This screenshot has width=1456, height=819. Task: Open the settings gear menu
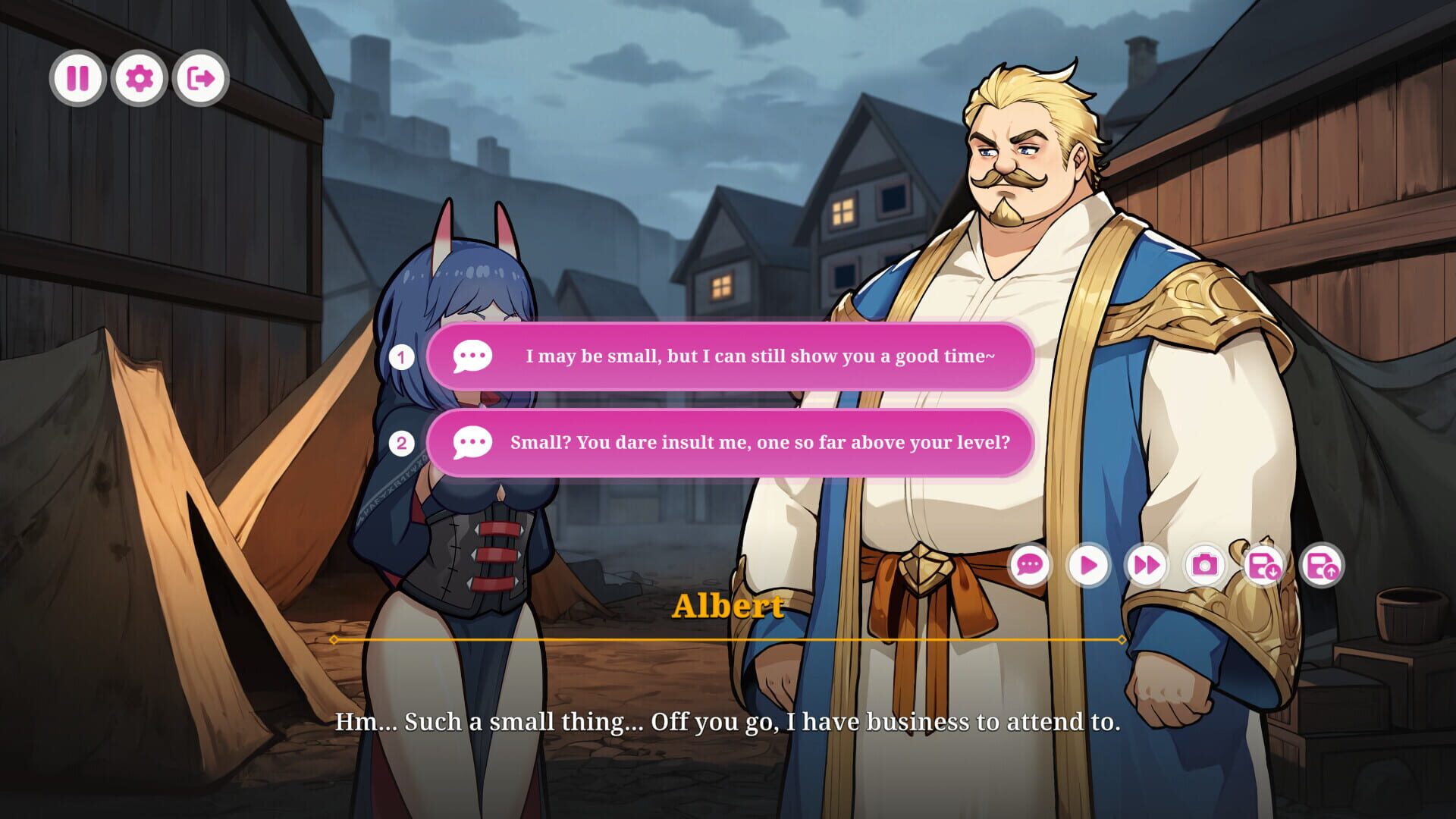click(138, 77)
